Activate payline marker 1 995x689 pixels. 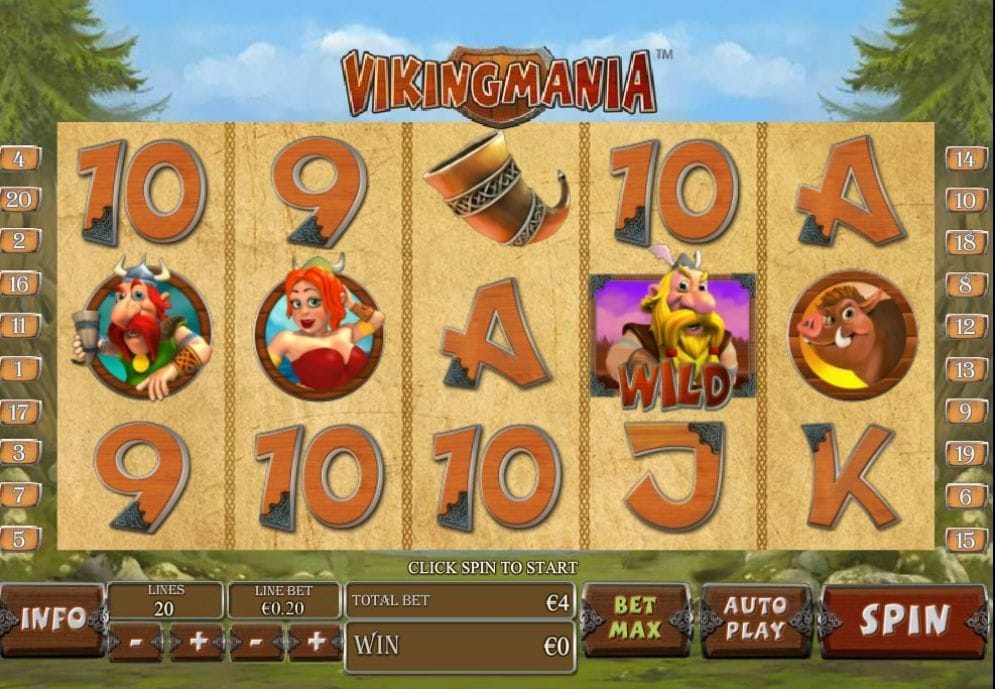20,369
